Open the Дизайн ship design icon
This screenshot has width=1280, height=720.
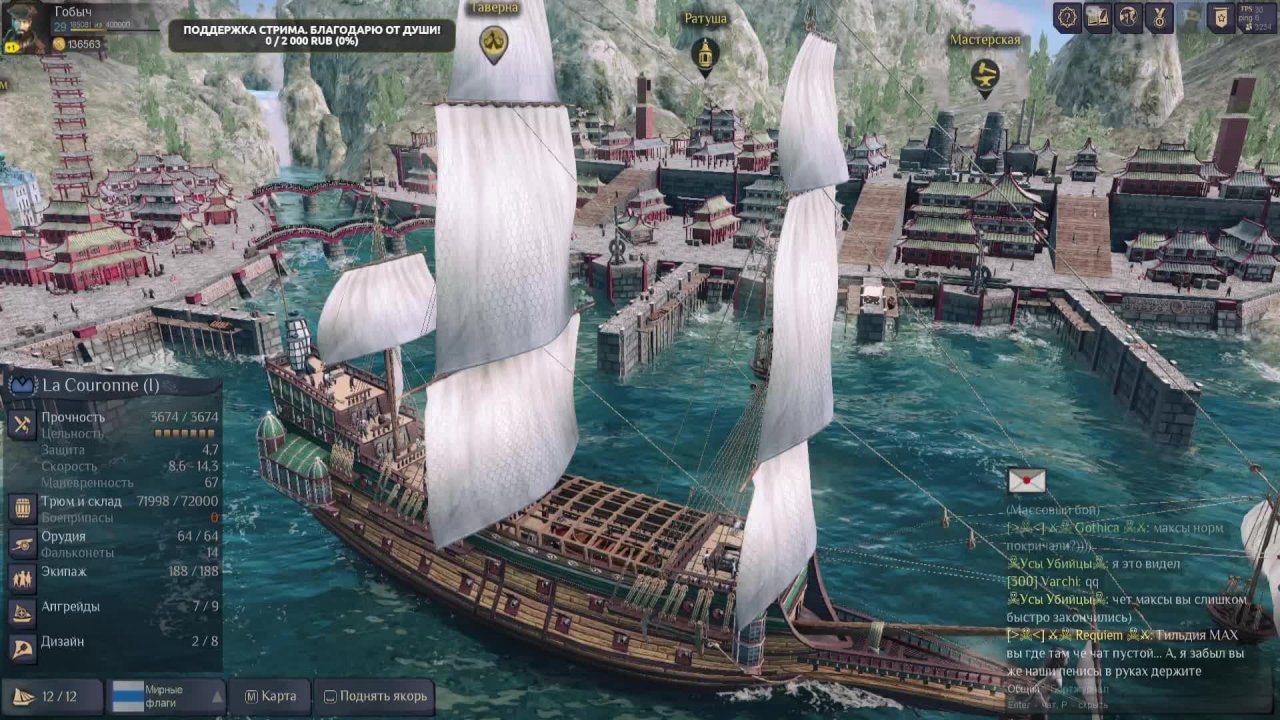(22, 648)
